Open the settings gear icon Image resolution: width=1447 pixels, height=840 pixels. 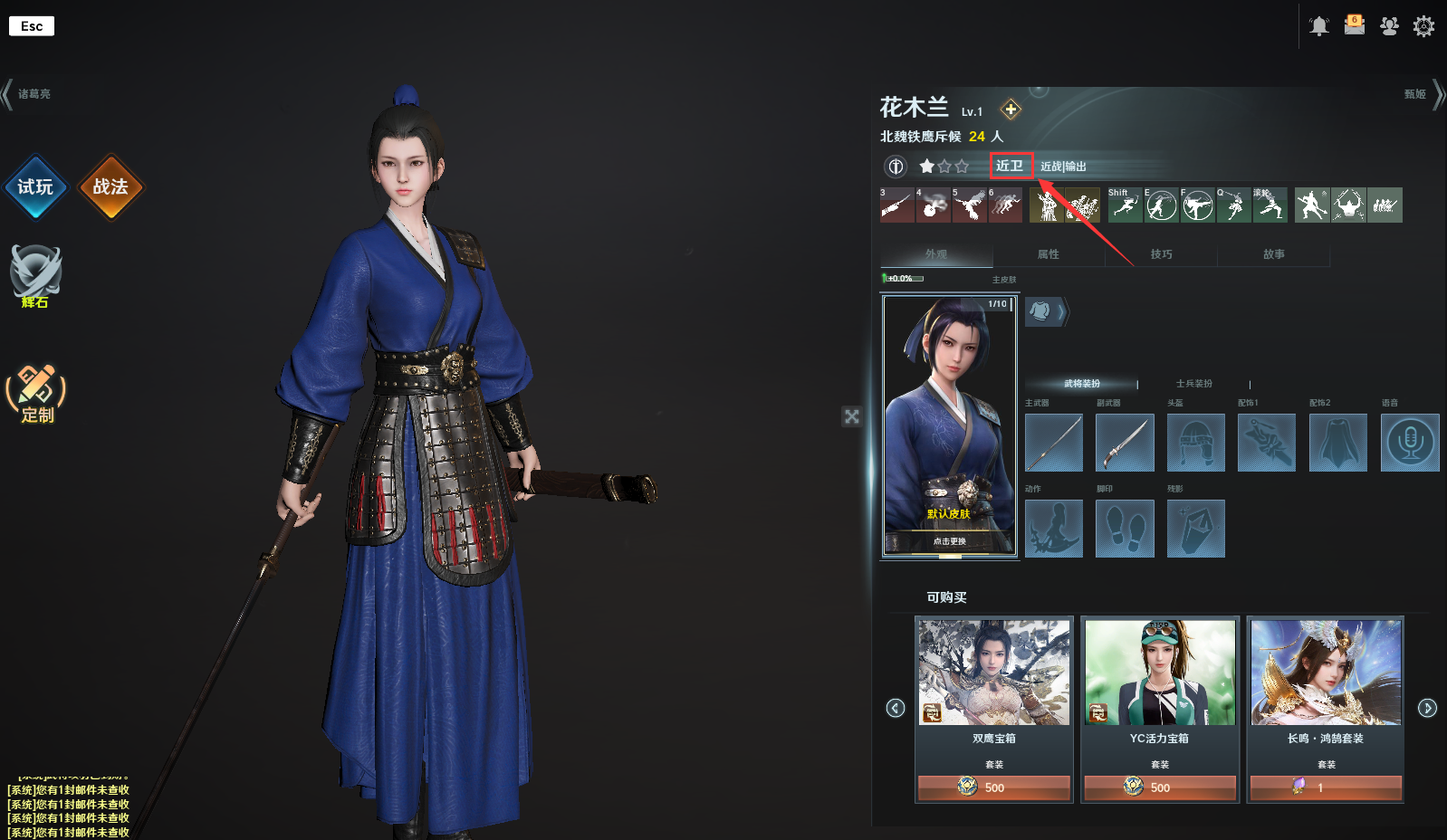(x=1423, y=26)
